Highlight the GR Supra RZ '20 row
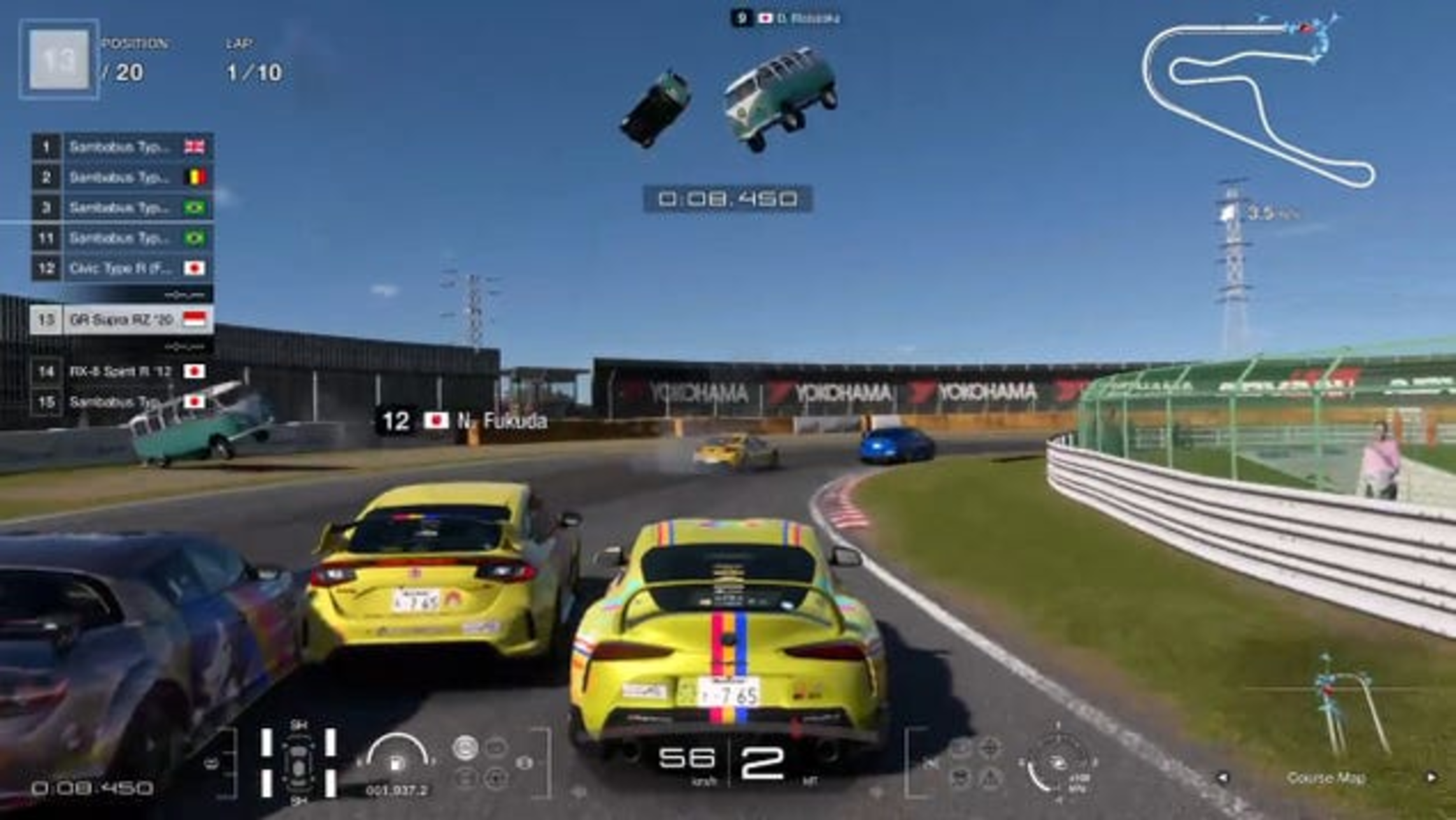The width and height of the screenshot is (1456, 820). point(122,320)
